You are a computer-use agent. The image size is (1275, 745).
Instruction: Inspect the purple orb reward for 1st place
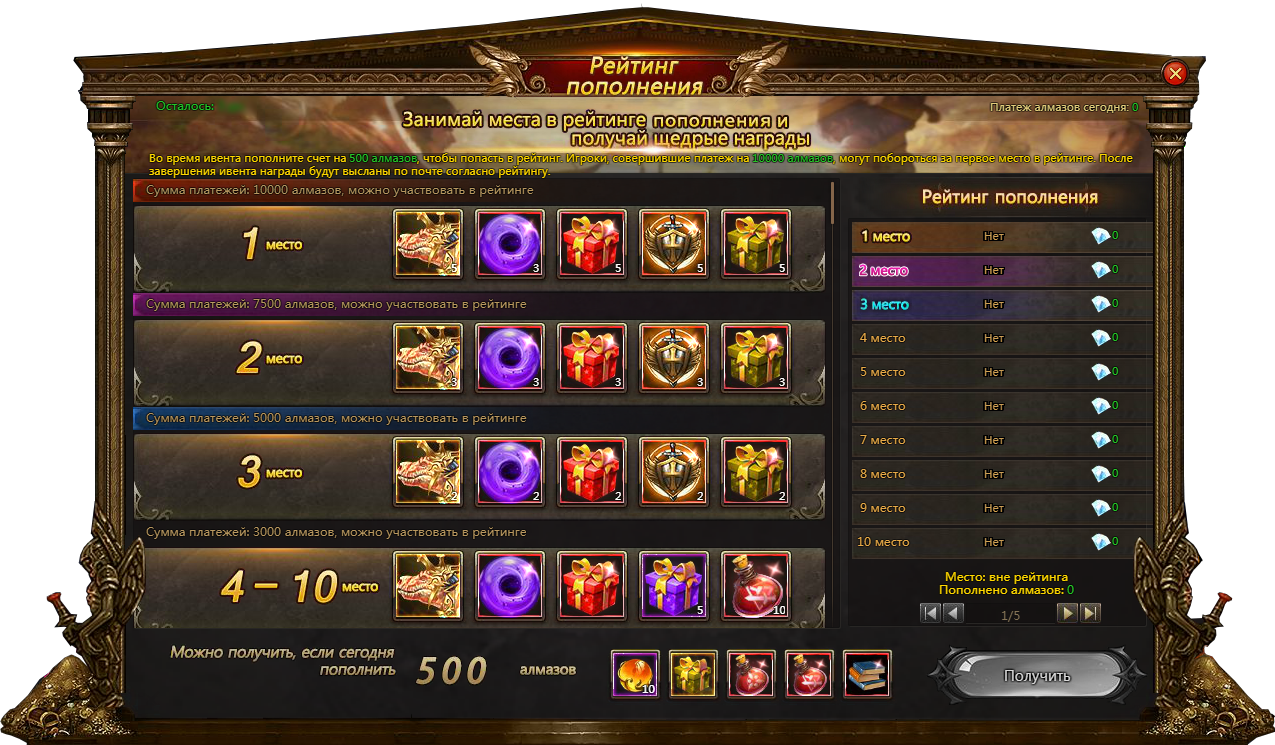pyautogui.click(x=510, y=243)
